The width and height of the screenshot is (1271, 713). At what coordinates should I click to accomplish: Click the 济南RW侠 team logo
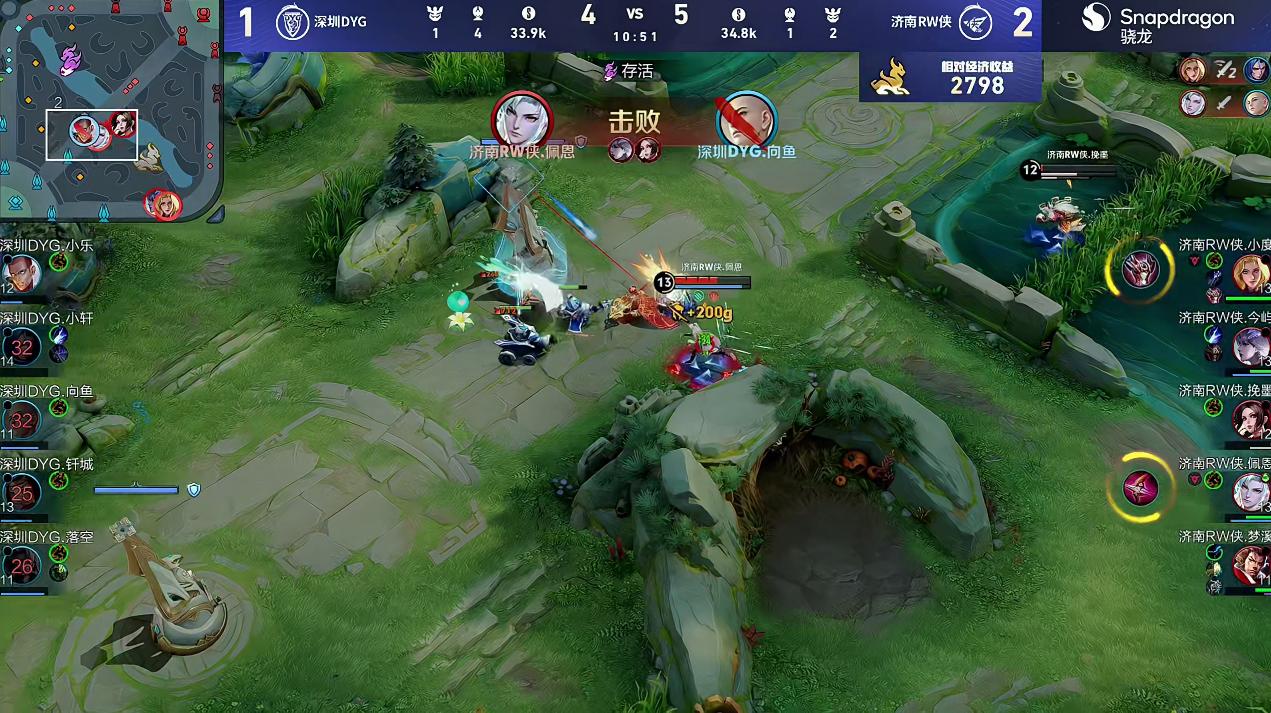coord(974,22)
